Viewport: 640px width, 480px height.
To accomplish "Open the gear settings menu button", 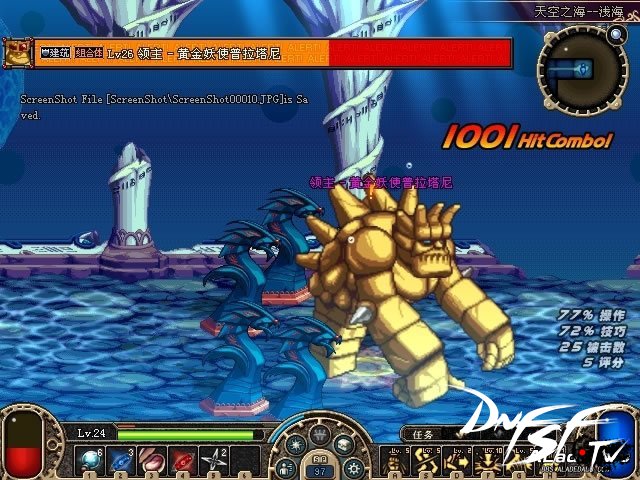I will pos(352,467).
